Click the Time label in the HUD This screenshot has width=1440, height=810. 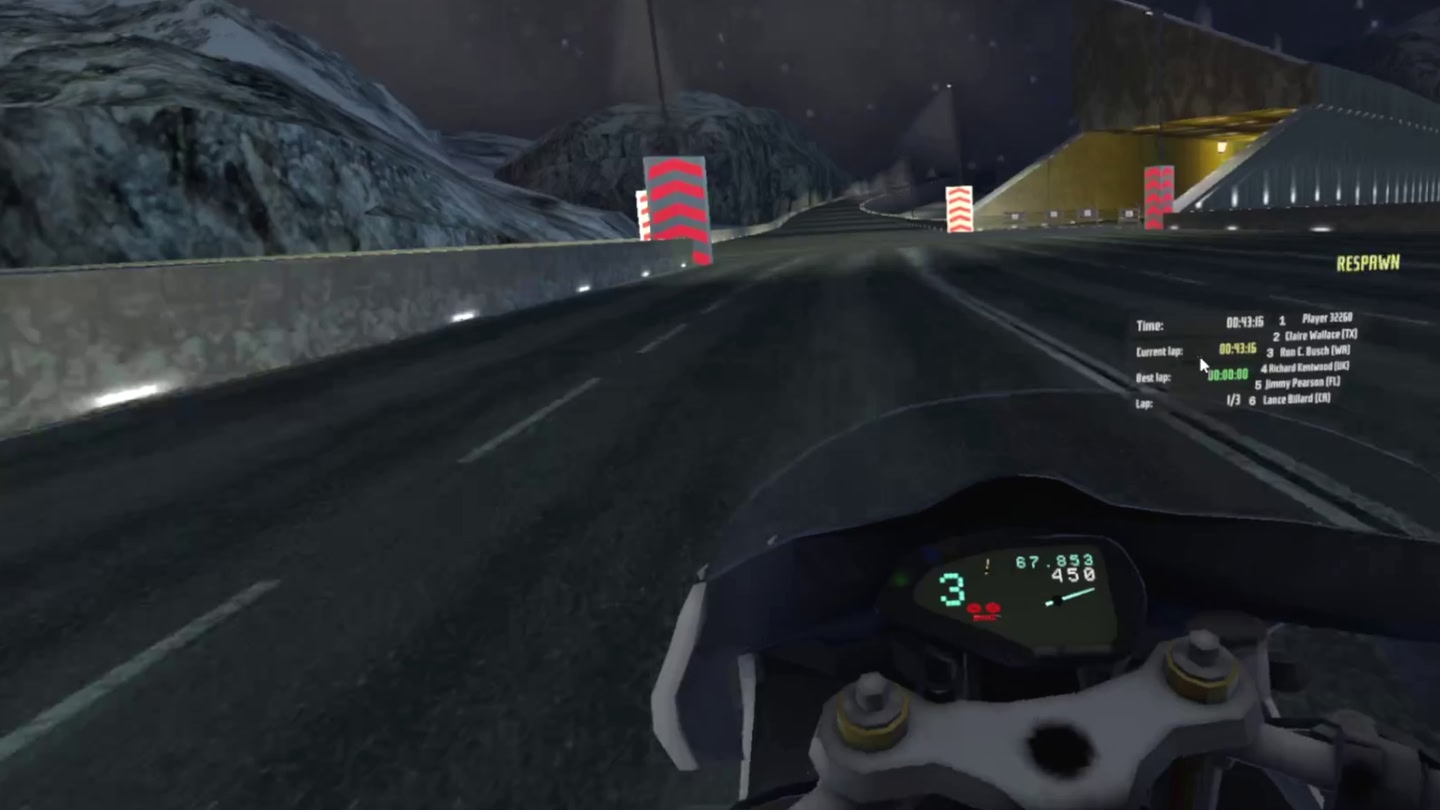click(x=1150, y=324)
